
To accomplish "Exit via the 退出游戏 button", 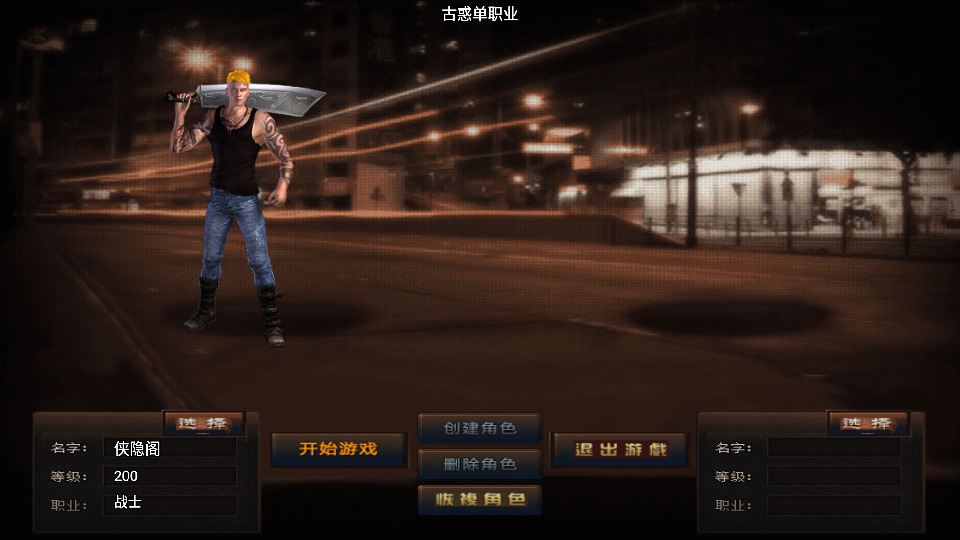I will (620, 449).
